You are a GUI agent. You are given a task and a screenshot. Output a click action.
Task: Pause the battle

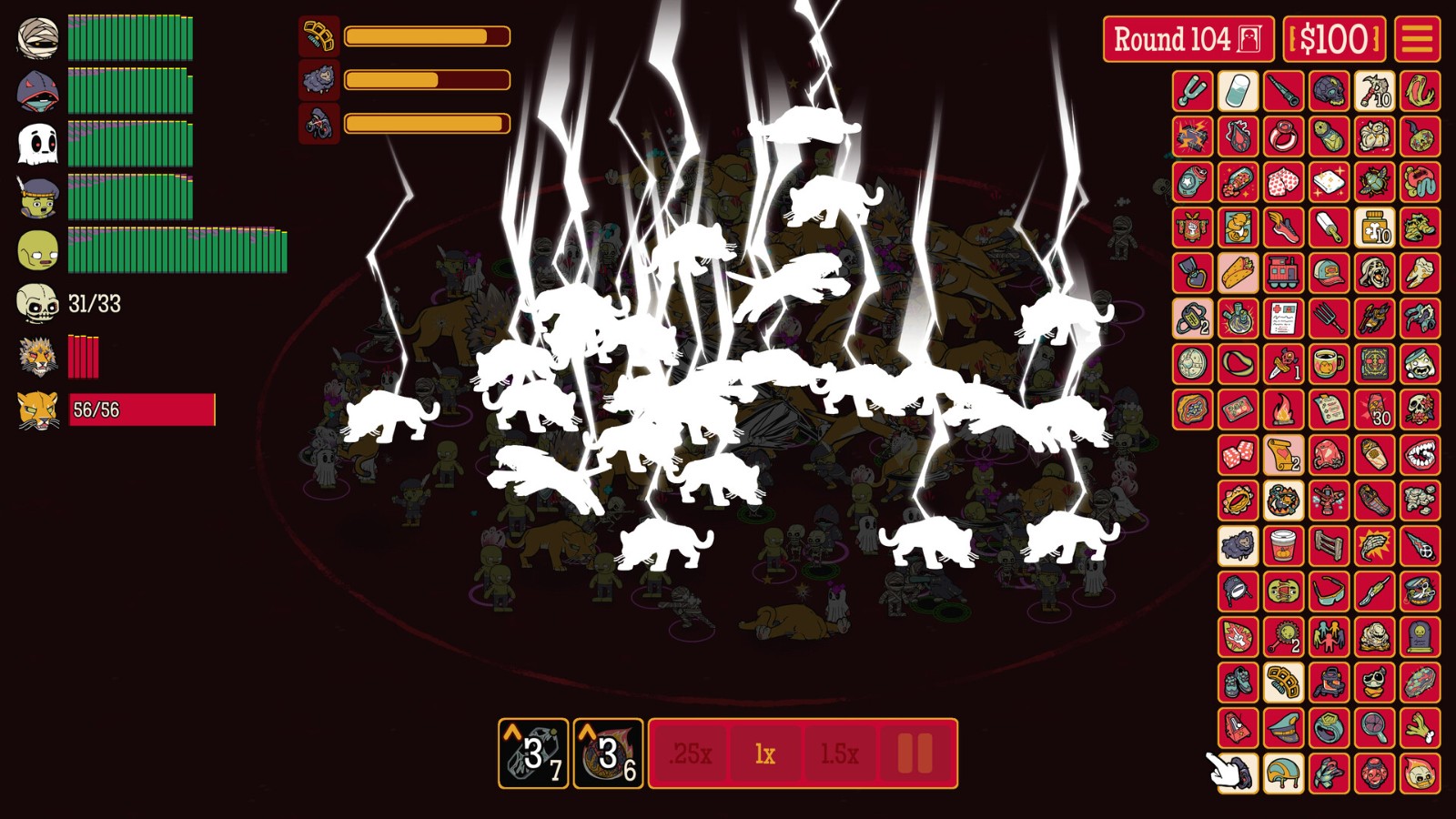[915, 753]
